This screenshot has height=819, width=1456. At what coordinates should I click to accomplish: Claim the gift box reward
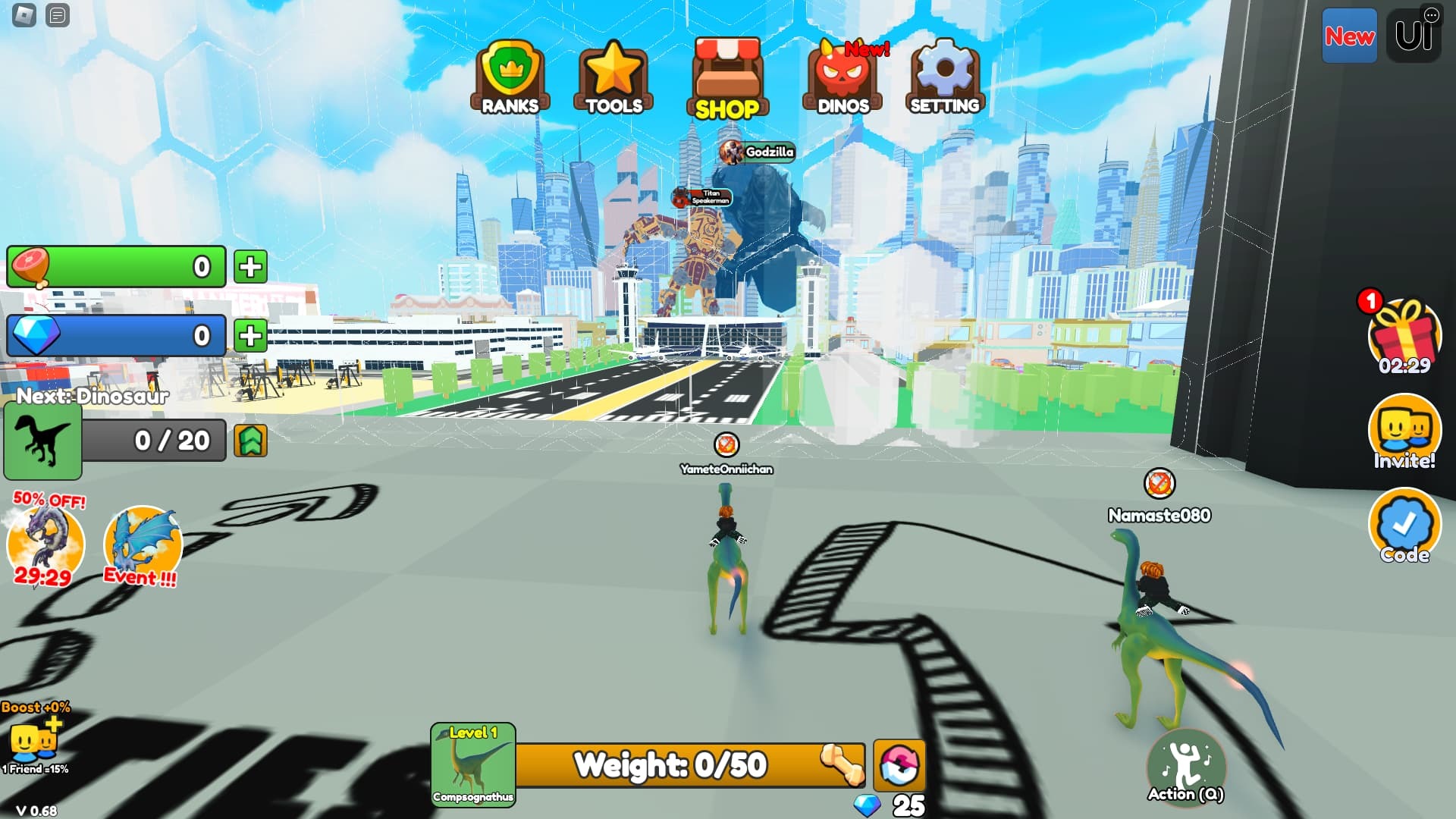tap(1404, 335)
